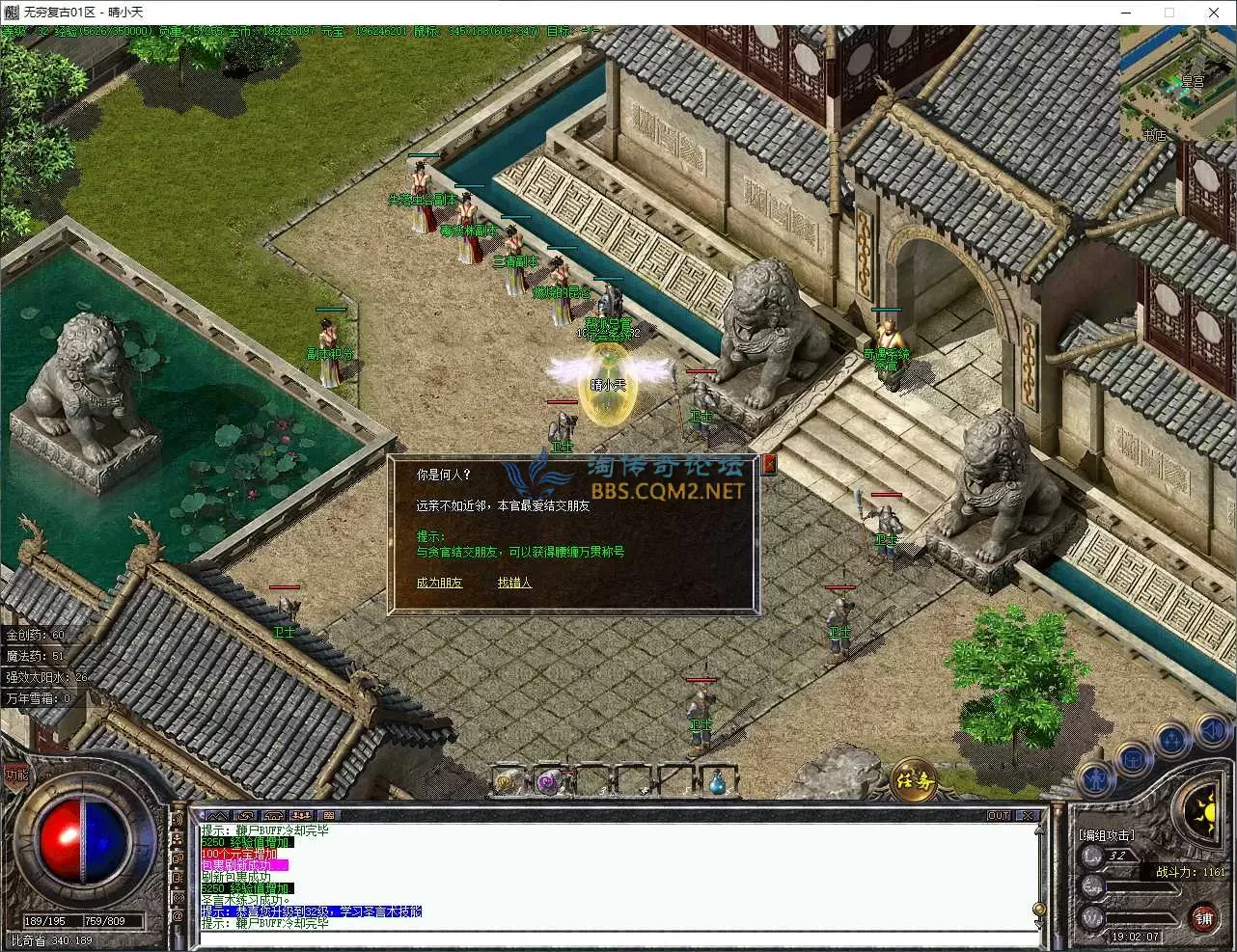Viewport: 1237px width, 952px height.
Task: Choose the 成为朋友 dialogue option
Action: coord(439,583)
